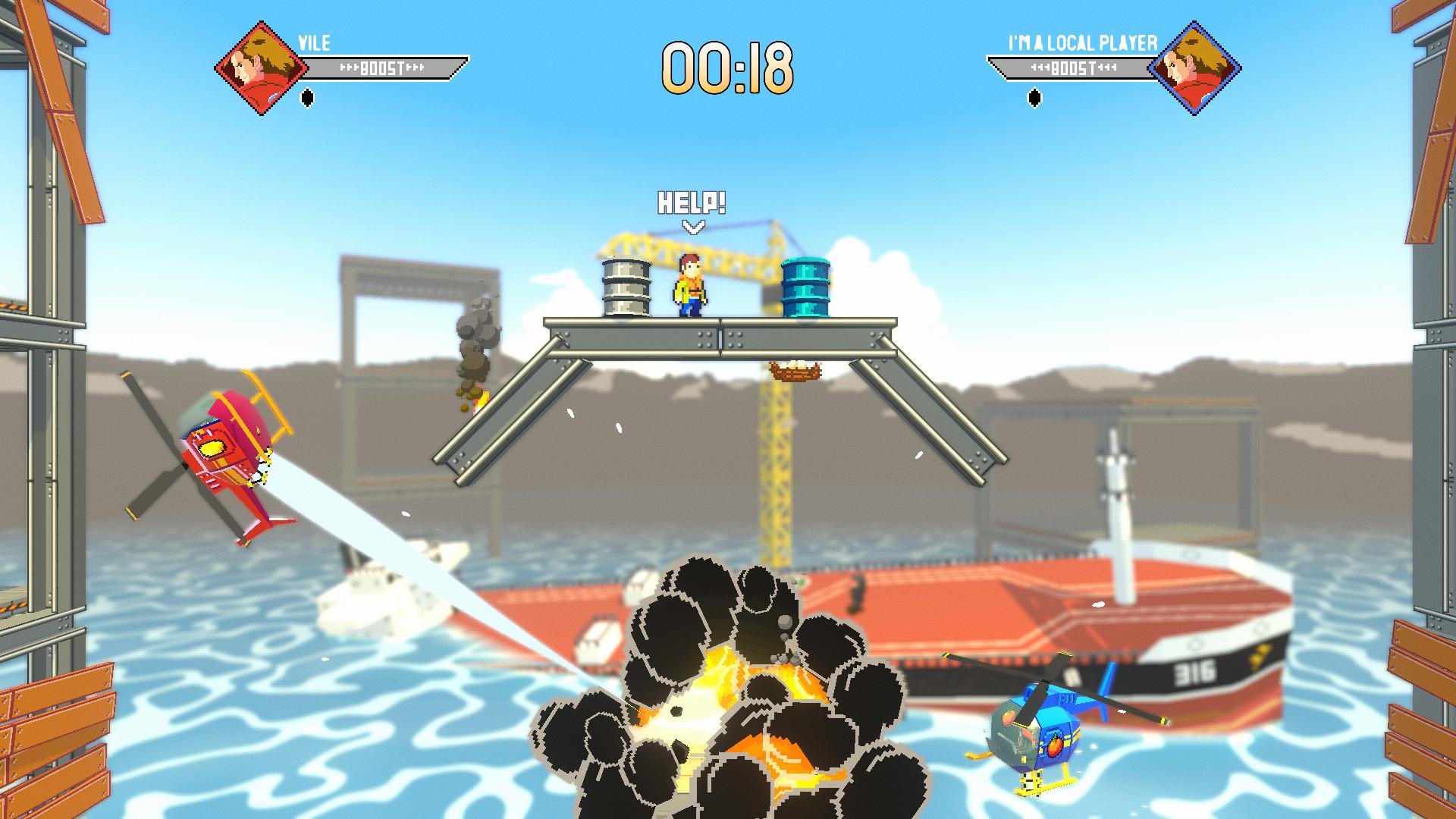Image resolution: width=1456 pixels, height=819 pixels.
Task: Click VILE's red-framed player portrait
Action: click(261, 68)
